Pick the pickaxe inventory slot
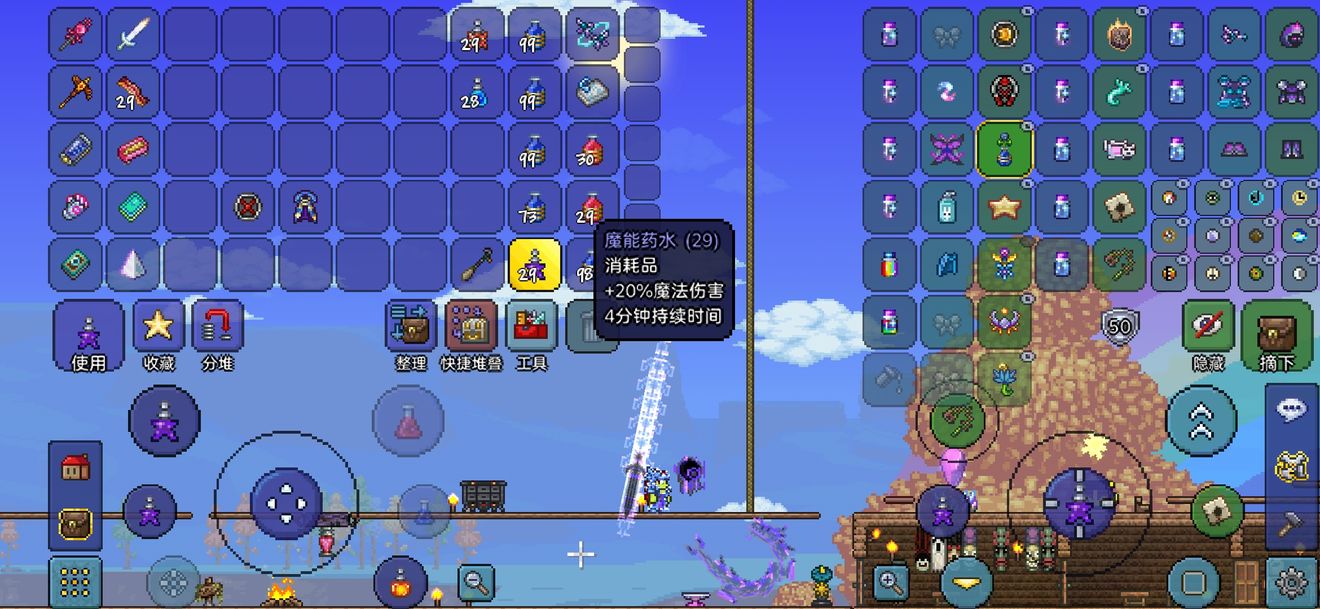1320x609 pixels. pyautogui.click(x=75, y=92)
